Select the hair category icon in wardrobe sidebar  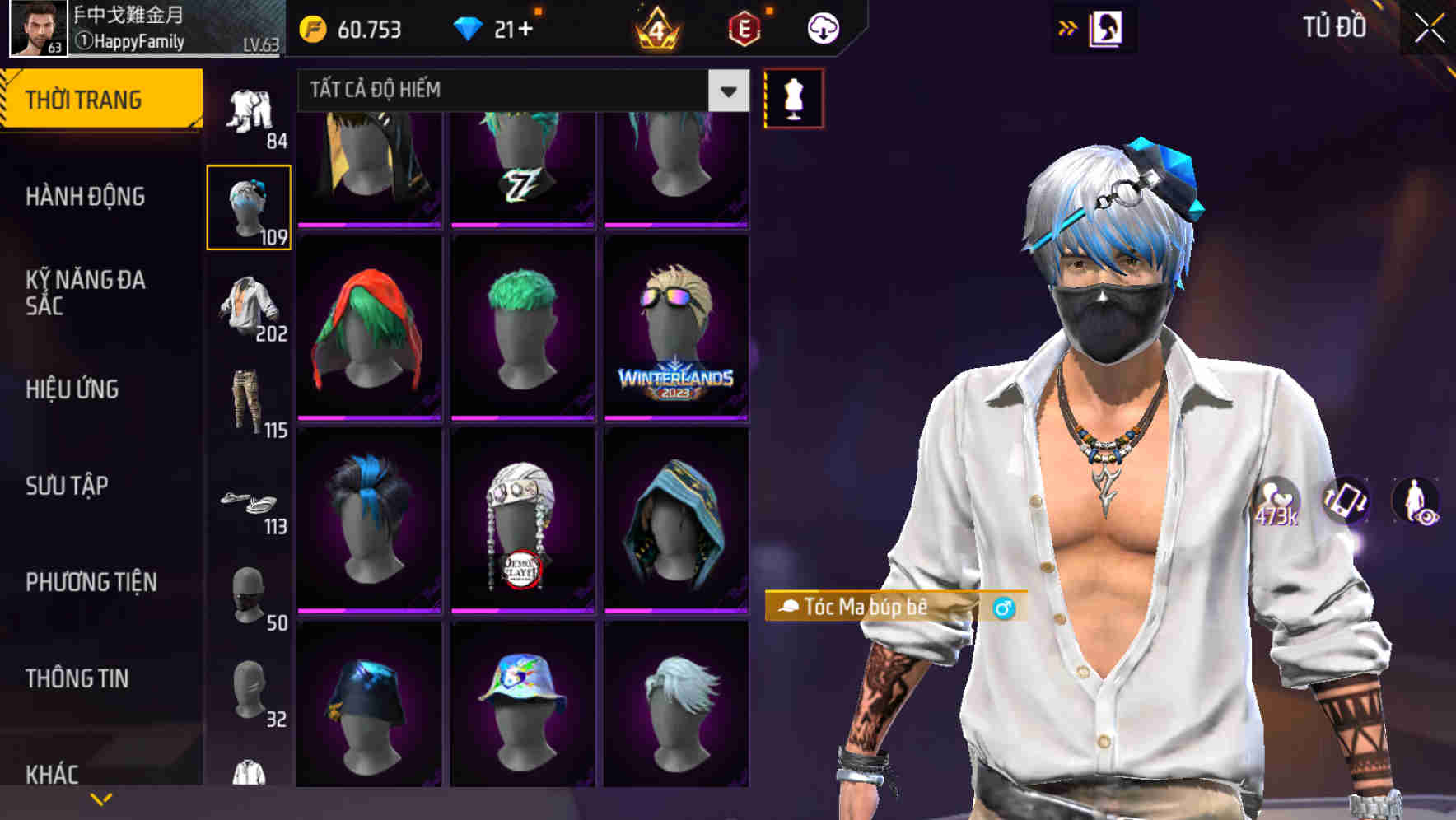click(x=250, y=203)
